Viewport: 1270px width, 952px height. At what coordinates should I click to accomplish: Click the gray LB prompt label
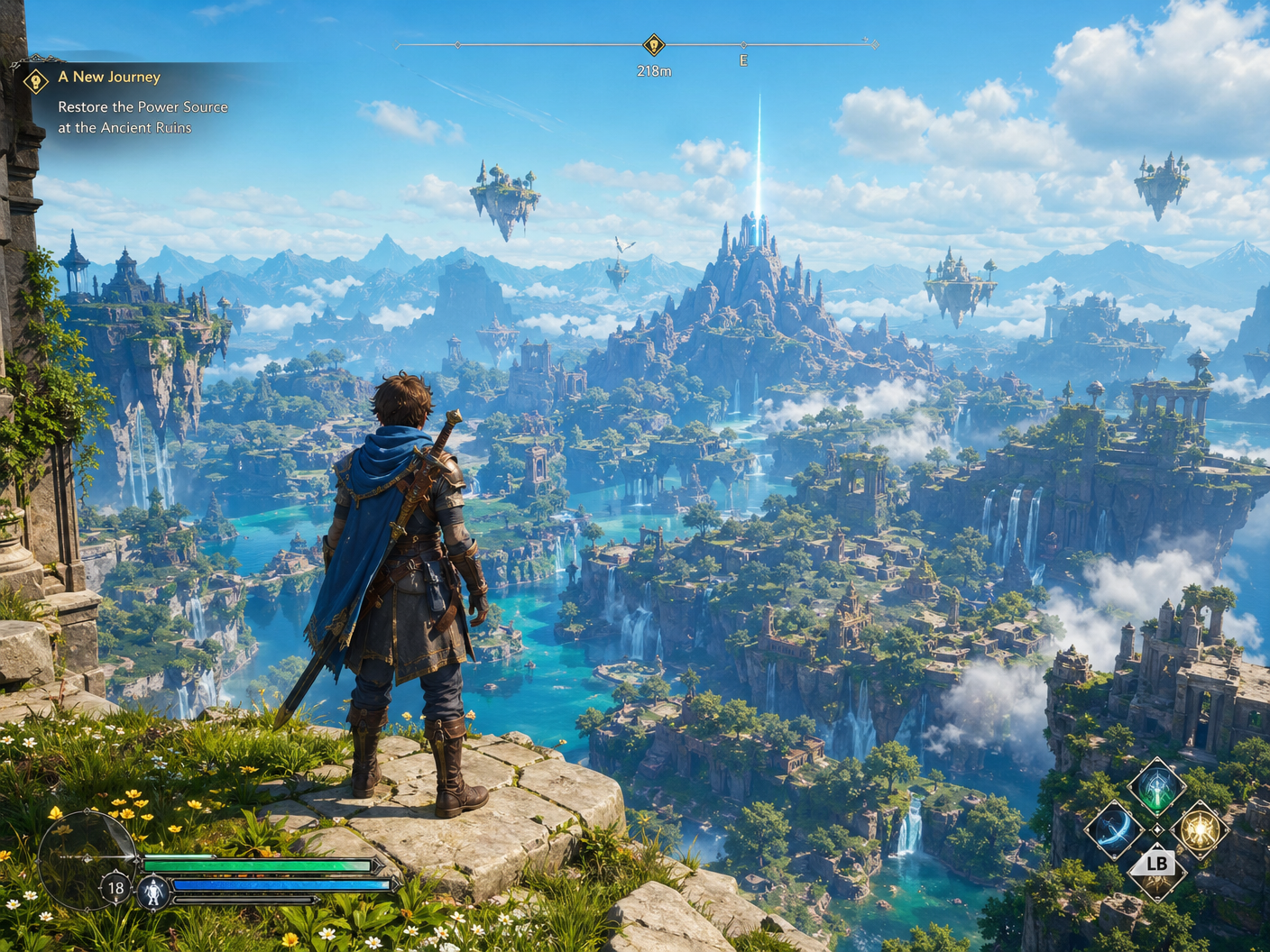pos(1156,865)
